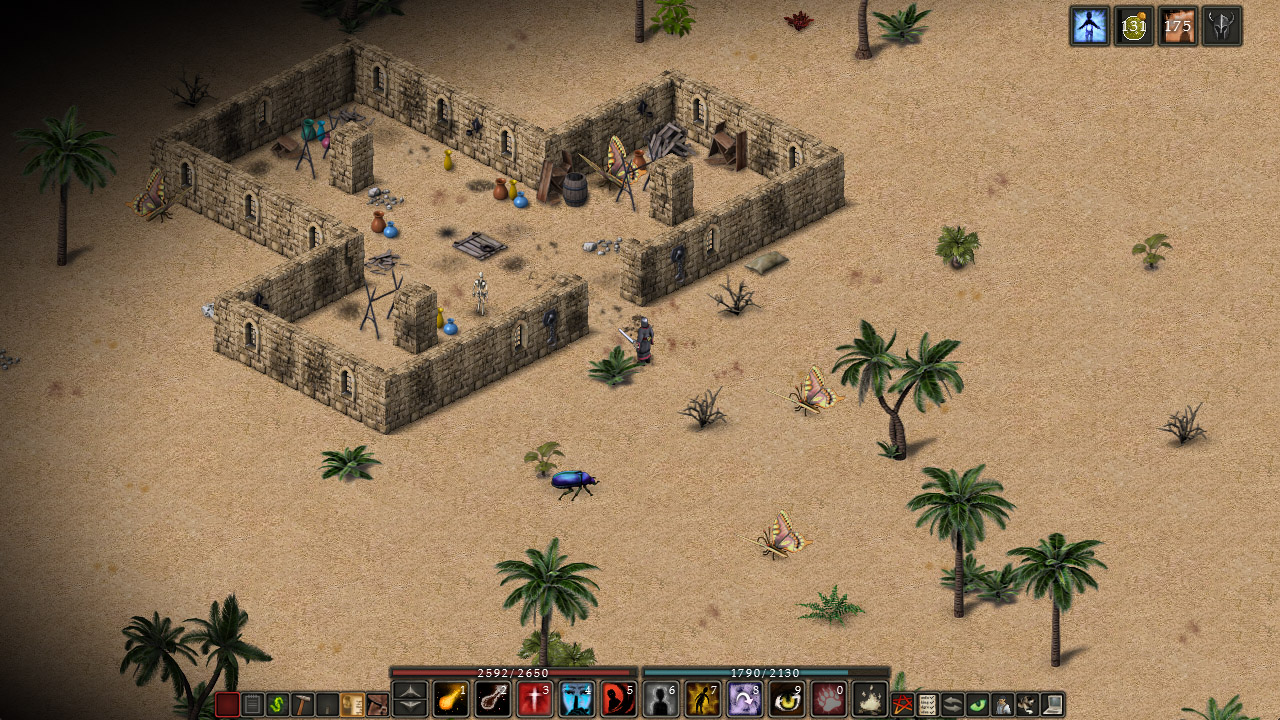Screen dimensions: 1280x720
Task: Select the paw print skill in slot 0
Action: pos(829,699)
